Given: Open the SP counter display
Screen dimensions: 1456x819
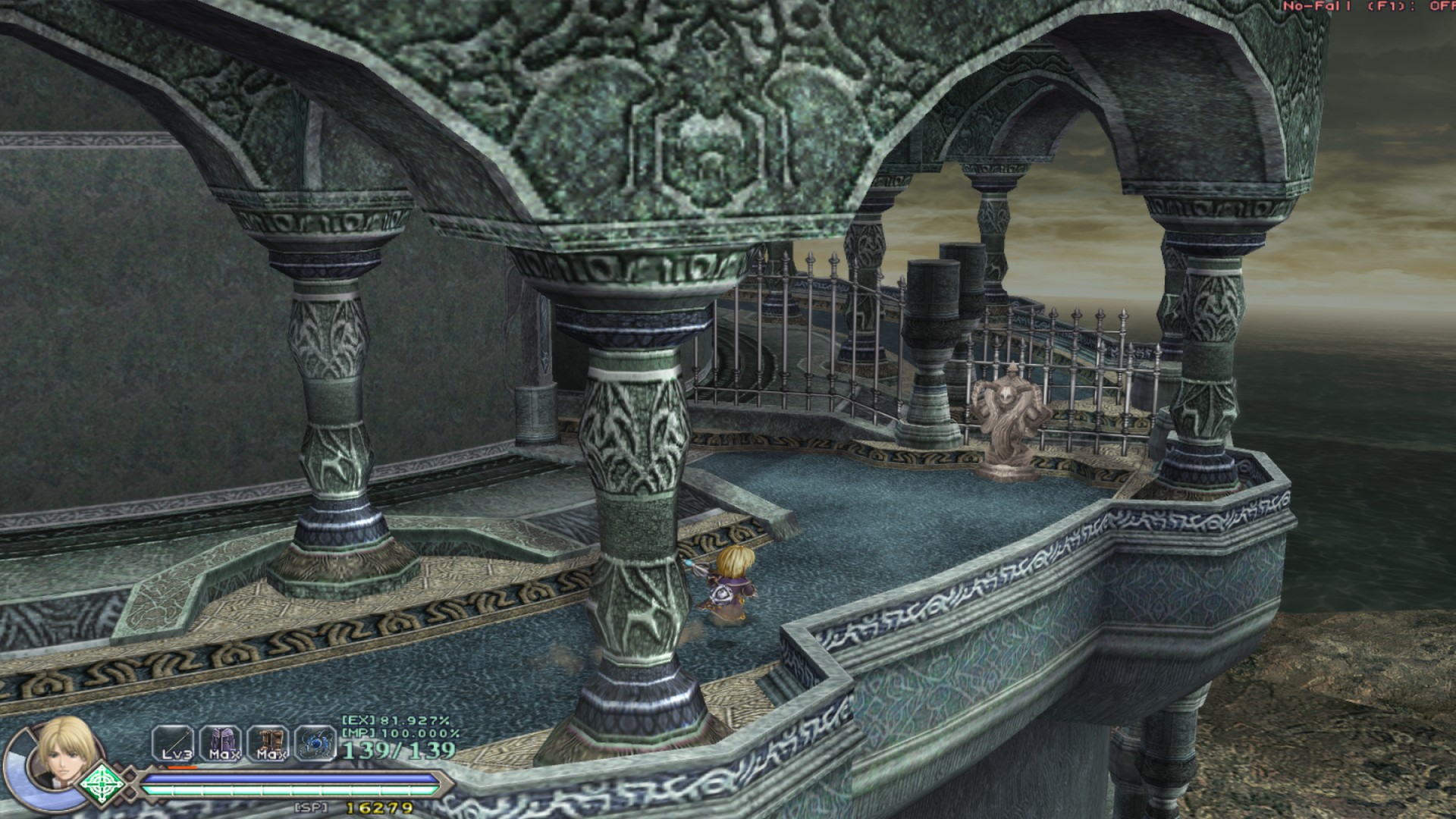Looking at the screenshot, I should tap(349, 808).
